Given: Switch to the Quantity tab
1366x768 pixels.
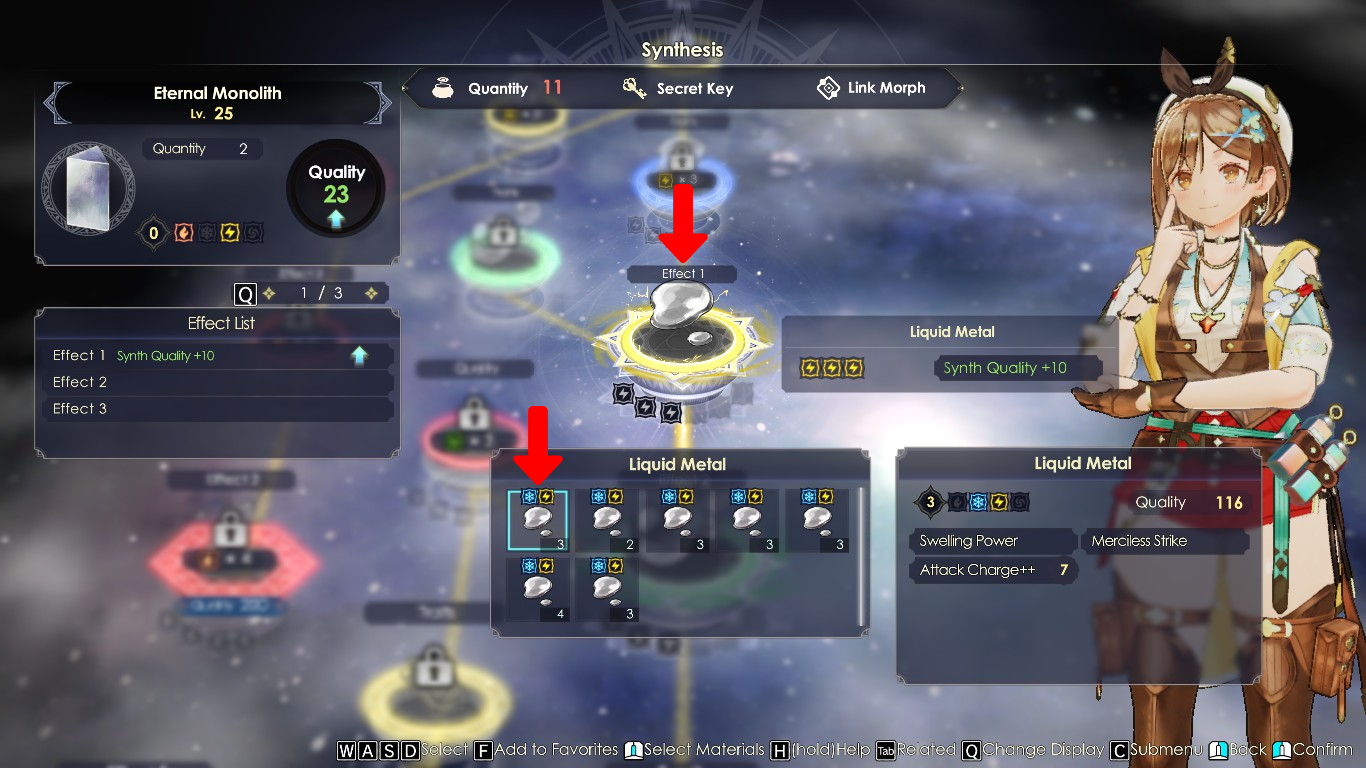Looking at the screenshot, I should pyautogui.click(x=499, y=88).
